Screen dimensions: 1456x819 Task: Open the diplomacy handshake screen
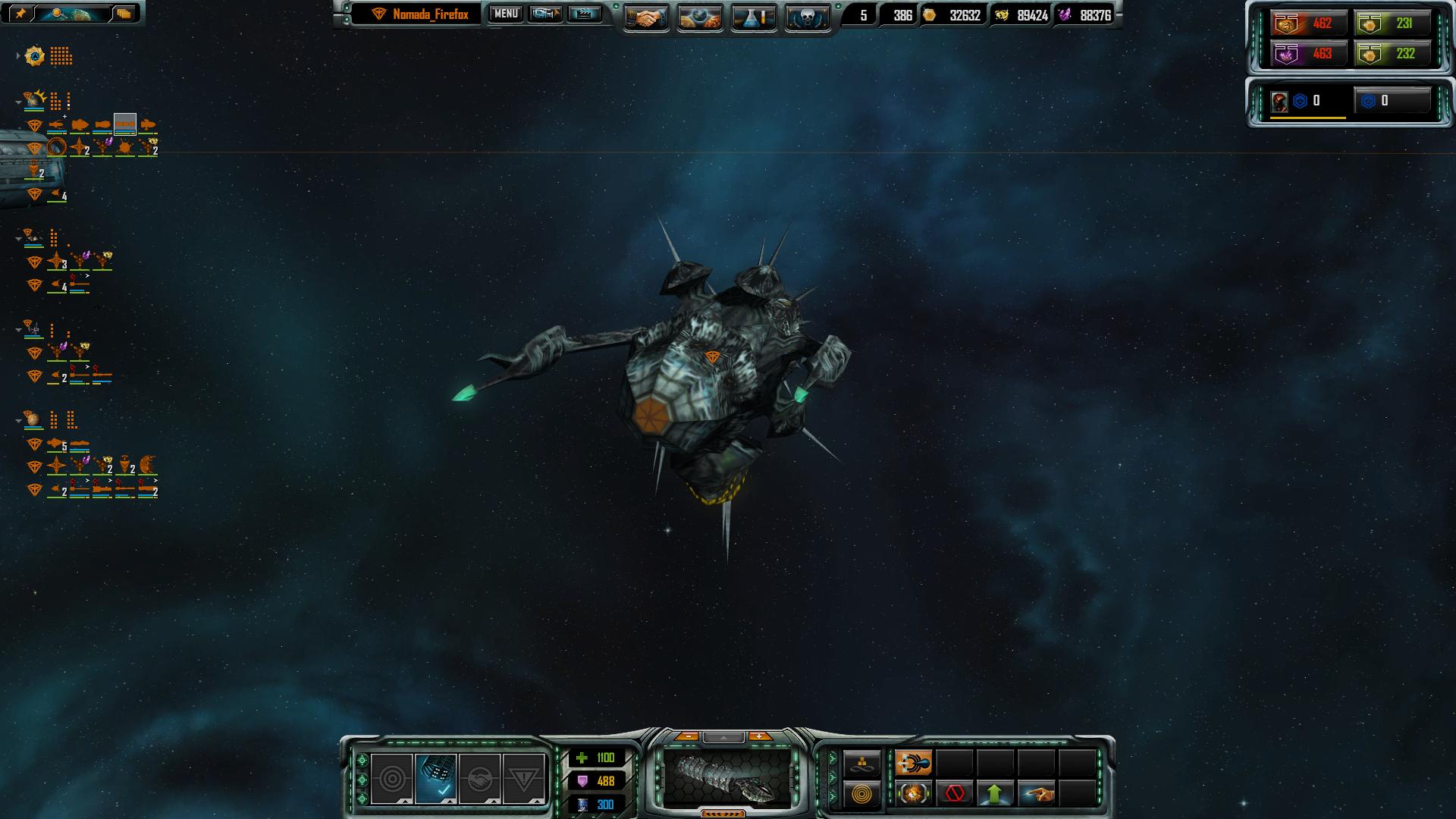click(x=646, y=17)
